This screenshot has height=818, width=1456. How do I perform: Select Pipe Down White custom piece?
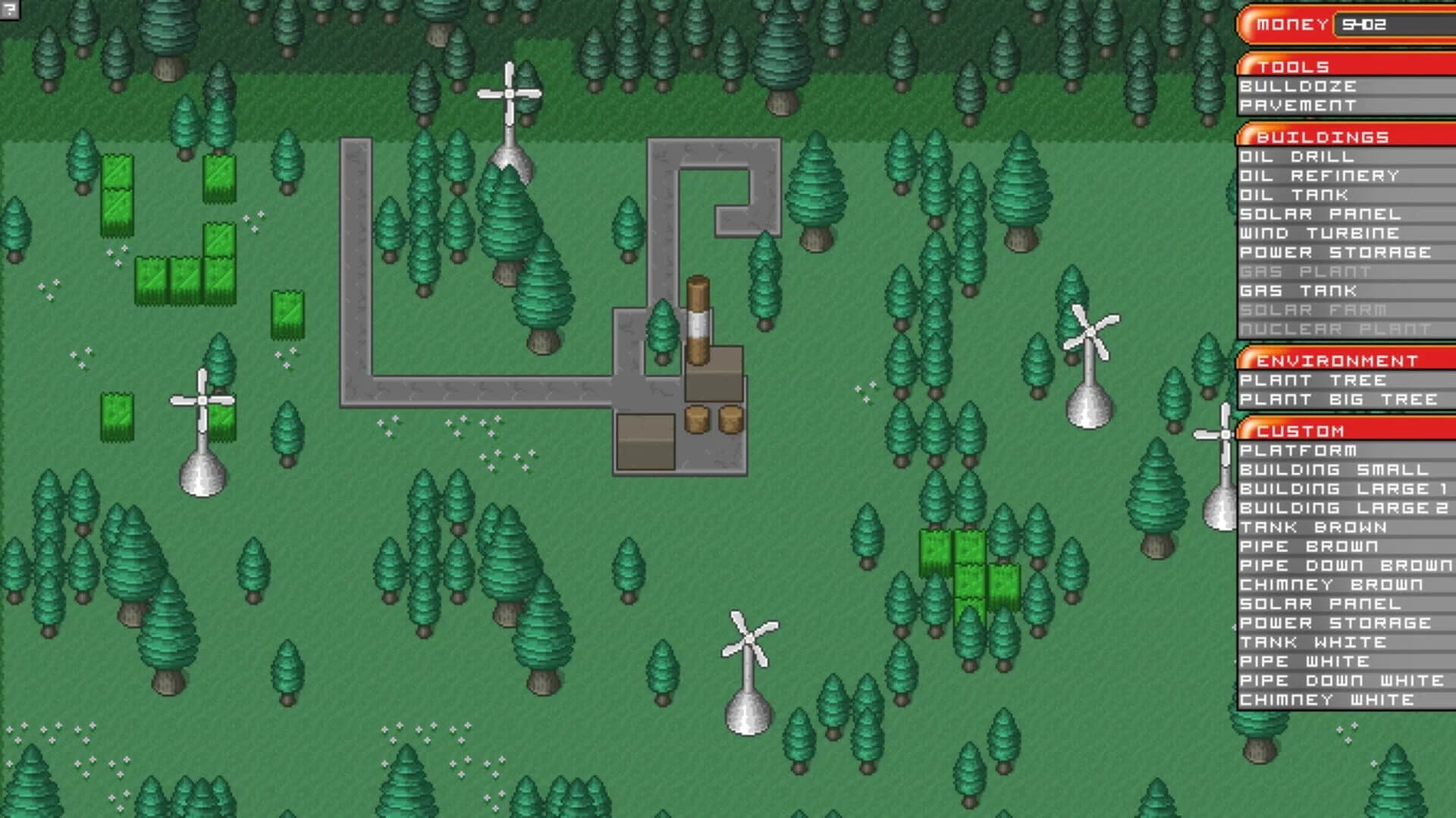pos(1339,681)
